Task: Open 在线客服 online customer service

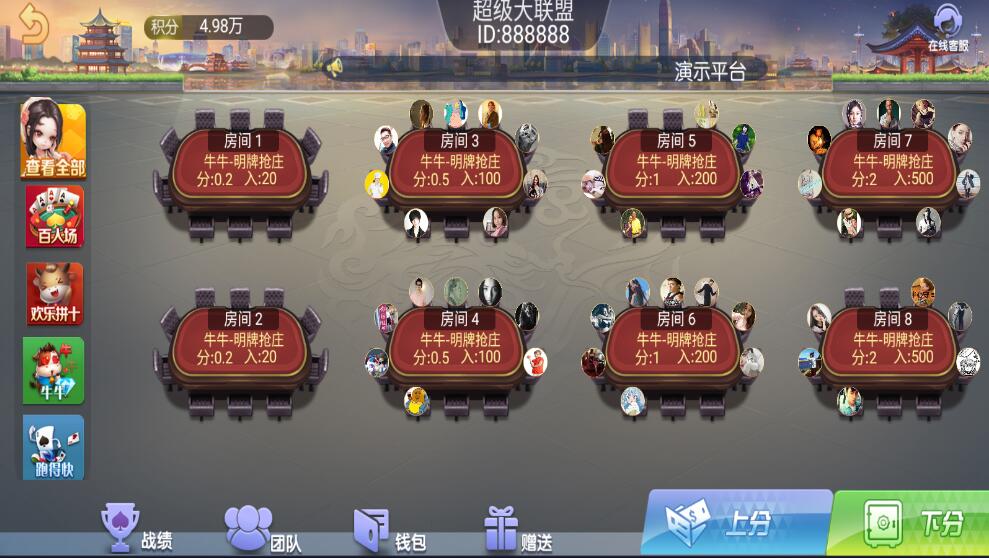Action: point(946,30)
